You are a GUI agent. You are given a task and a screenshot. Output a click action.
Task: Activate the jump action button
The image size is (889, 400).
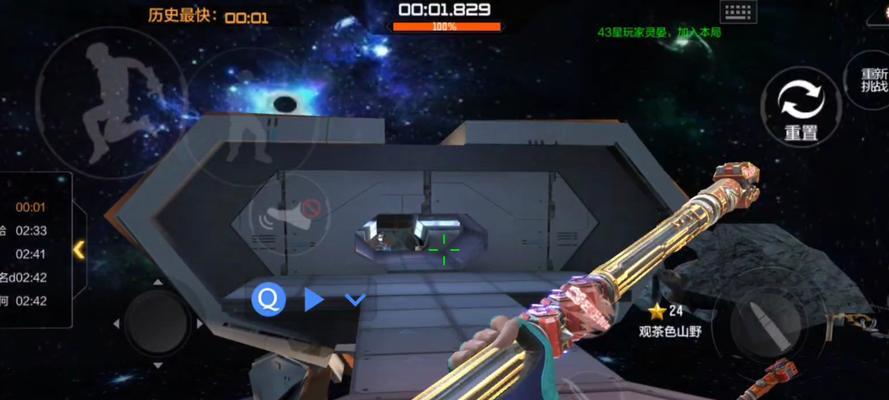[x=110, y=100]
